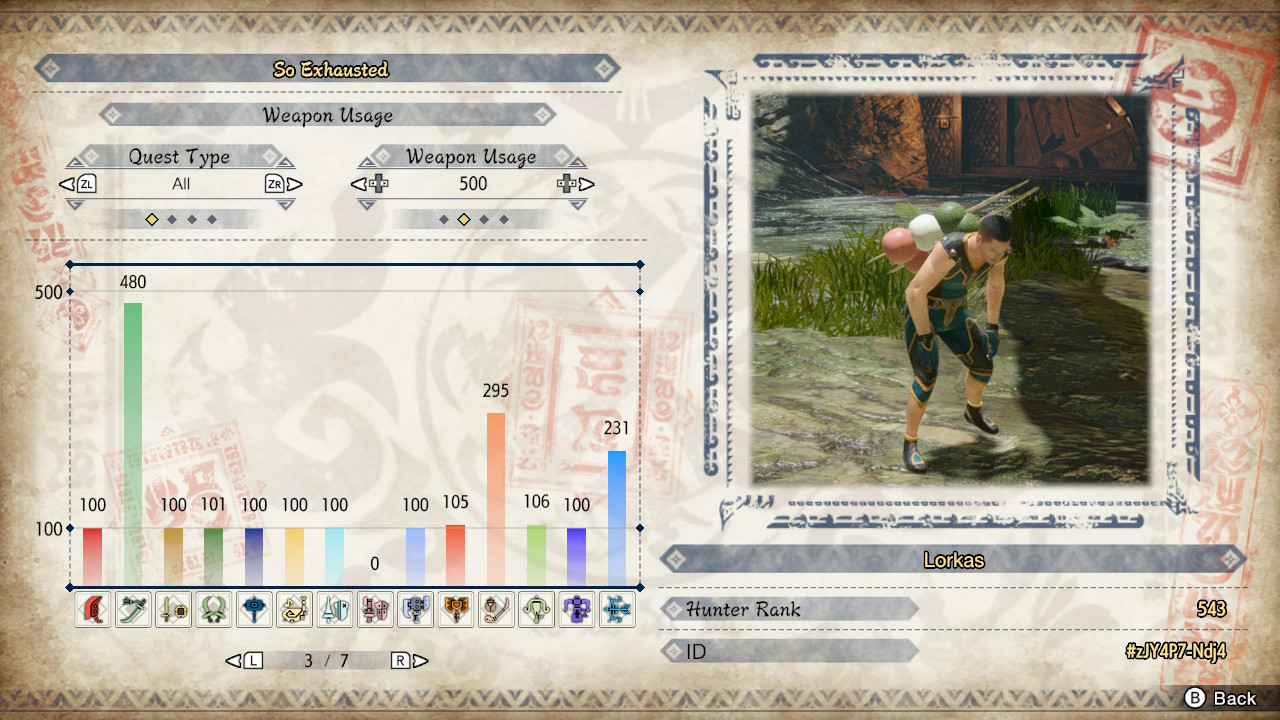Image resolution: width=1280 pixels, height=720 pixels.
Task: Select the Lance weapon icon
Action: coord(335,609)
